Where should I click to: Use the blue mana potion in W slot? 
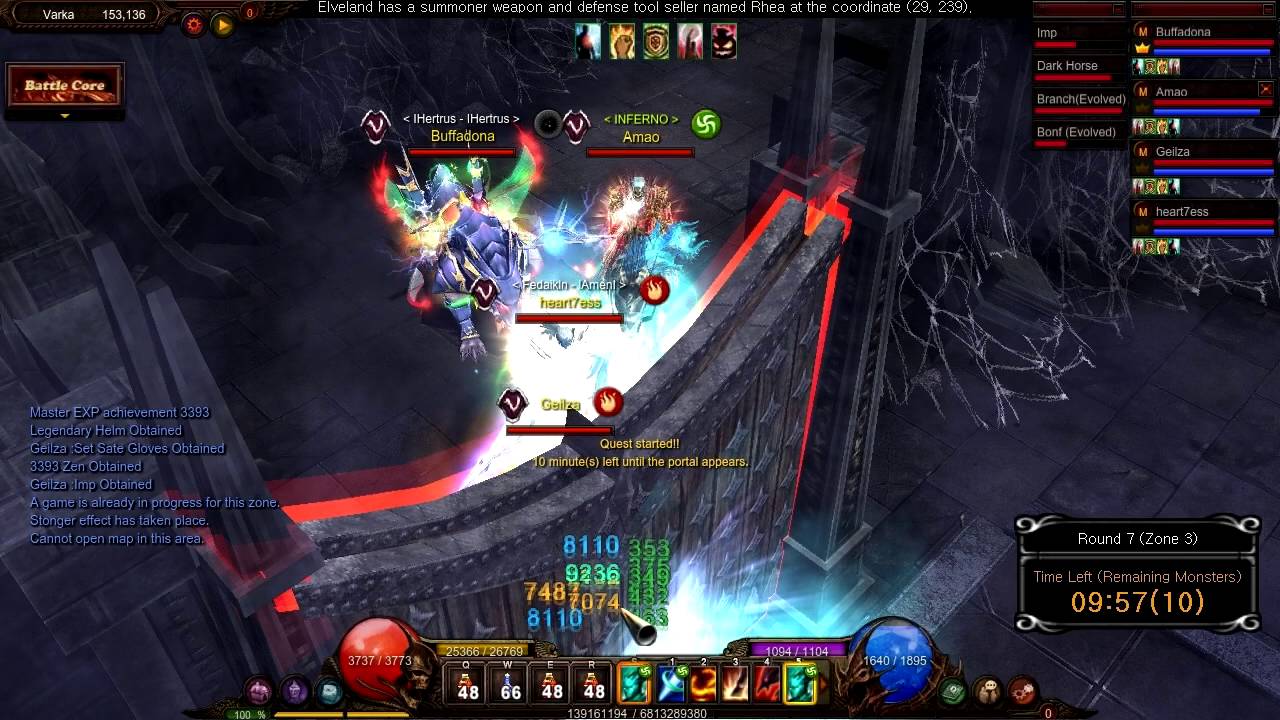(x=510, y=683)
